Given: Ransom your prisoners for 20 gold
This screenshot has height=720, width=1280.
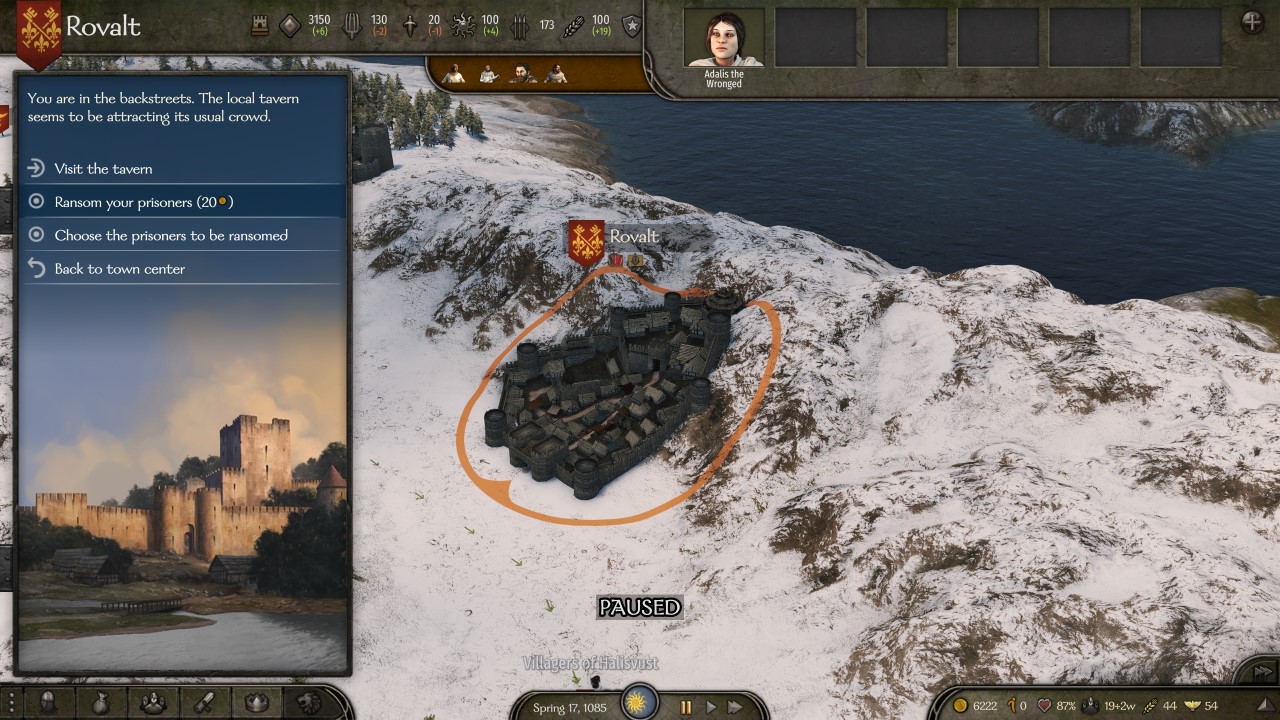Looking at the screenshot, I should click(x=143, y=202).
